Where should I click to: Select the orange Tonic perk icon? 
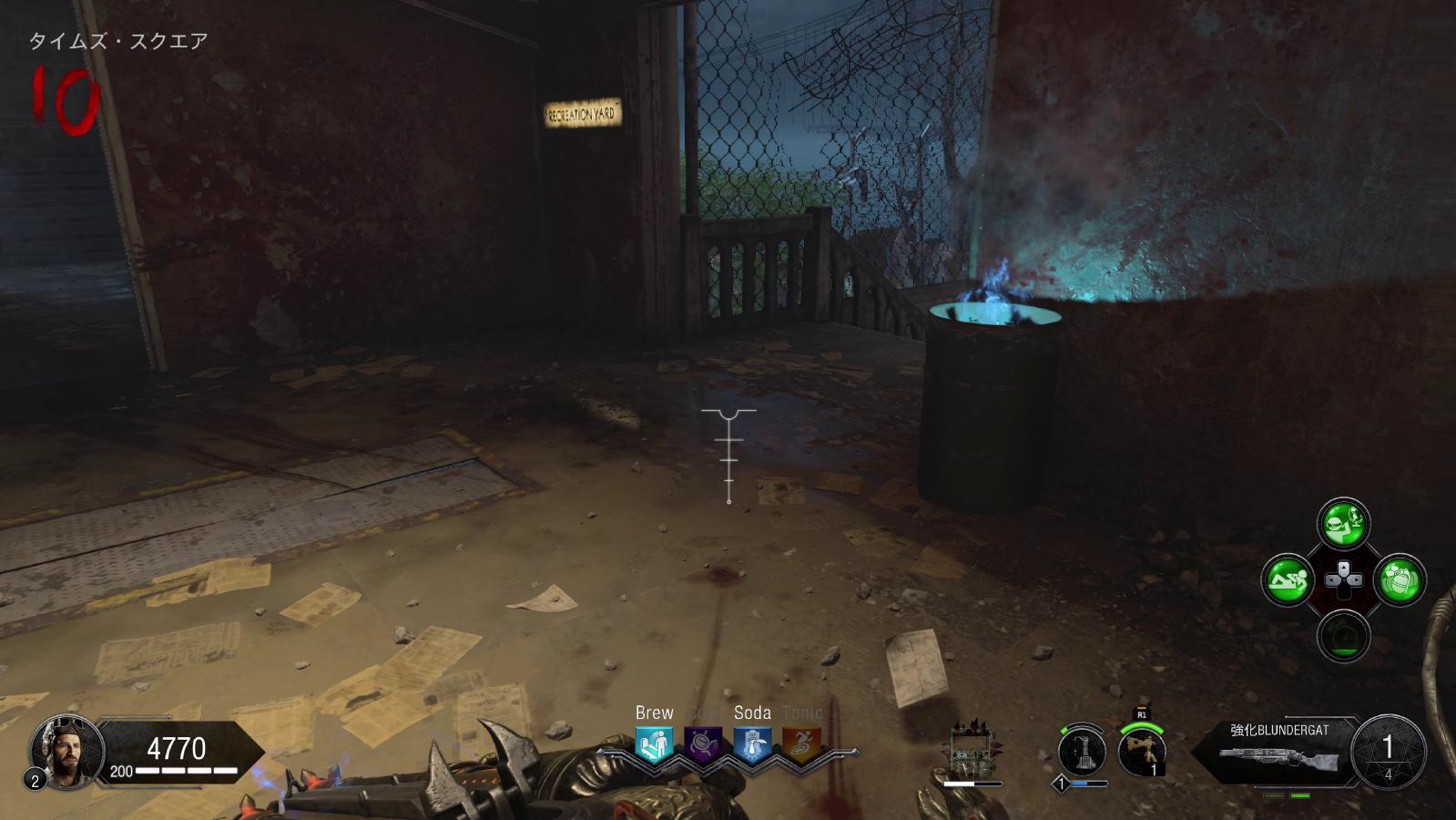[x=801, y=744]
